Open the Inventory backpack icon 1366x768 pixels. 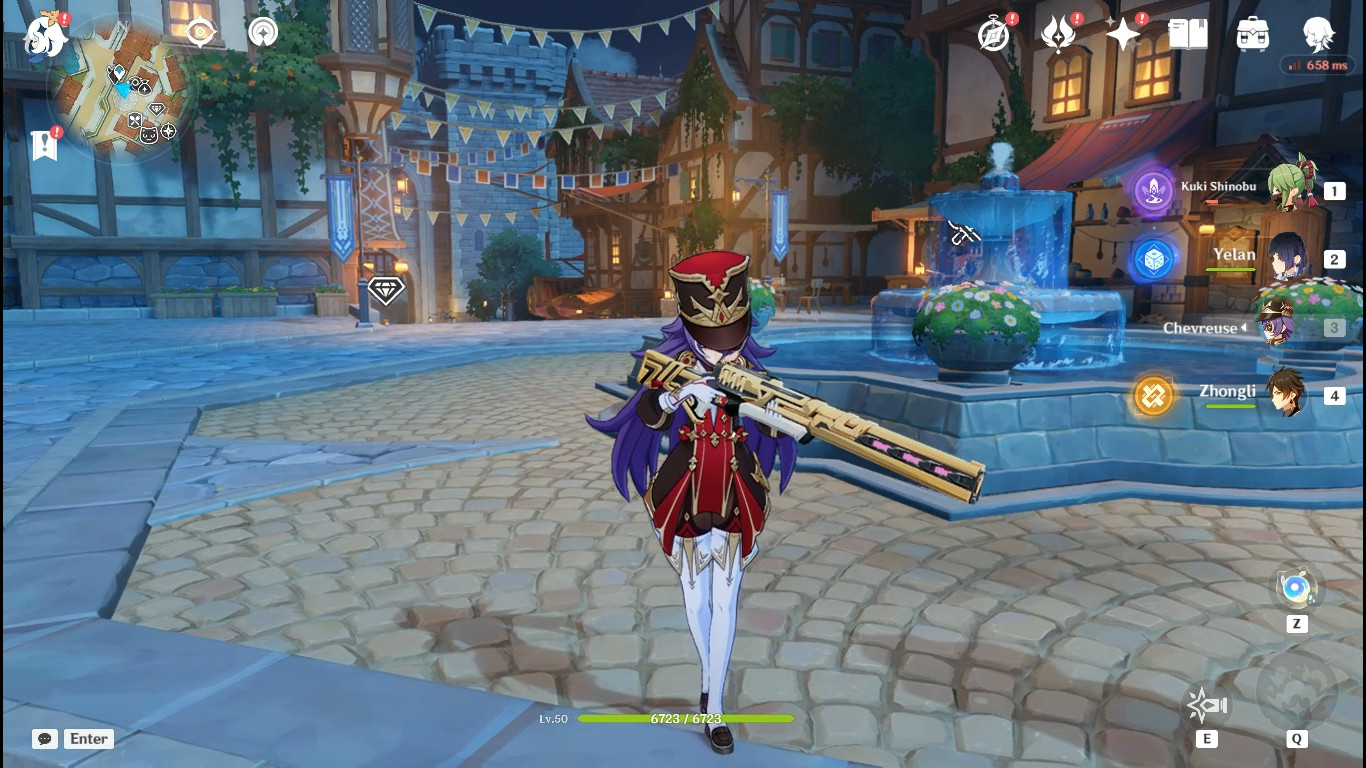[x=1251, y=33]
